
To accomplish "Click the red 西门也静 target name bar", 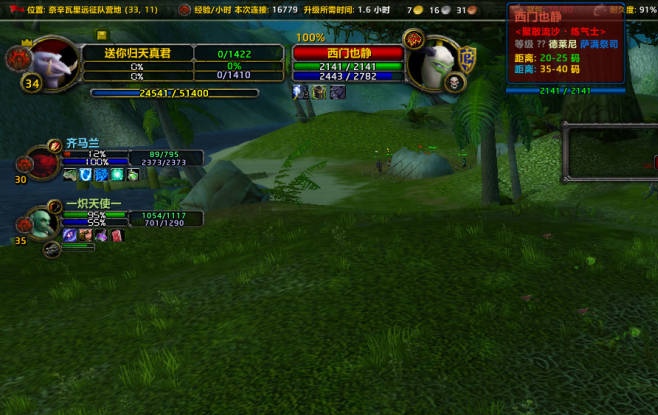I will [x=346, y=52].
